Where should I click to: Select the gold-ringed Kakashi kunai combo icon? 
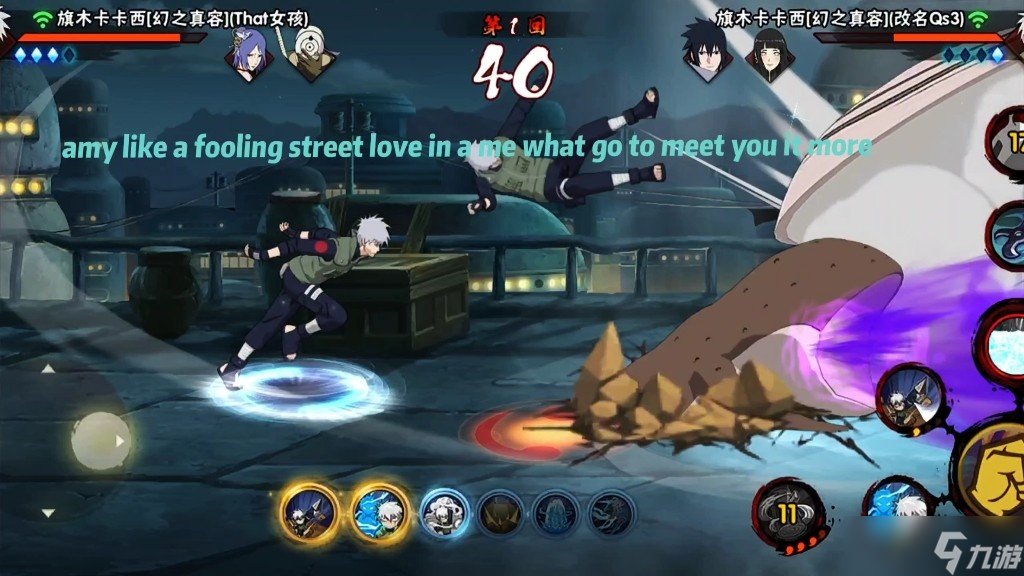(309, 513)
